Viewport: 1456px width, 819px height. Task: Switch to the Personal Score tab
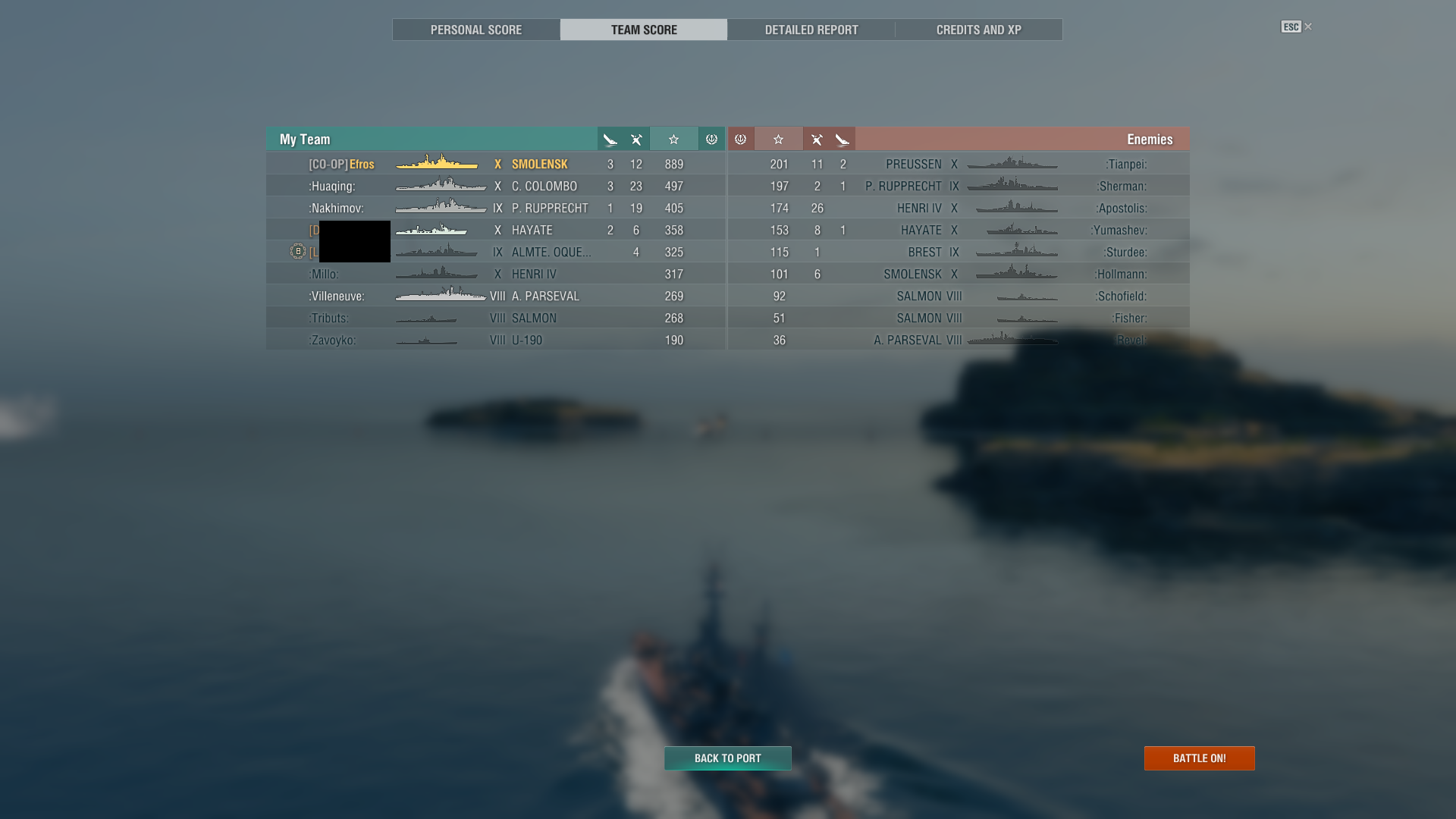[475, 30]
